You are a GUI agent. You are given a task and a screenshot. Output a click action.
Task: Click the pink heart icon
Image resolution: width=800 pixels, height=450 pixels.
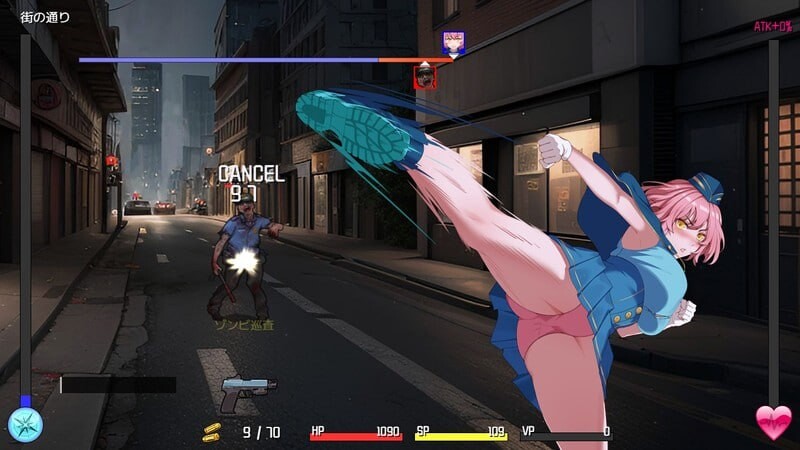coord(773,423)
